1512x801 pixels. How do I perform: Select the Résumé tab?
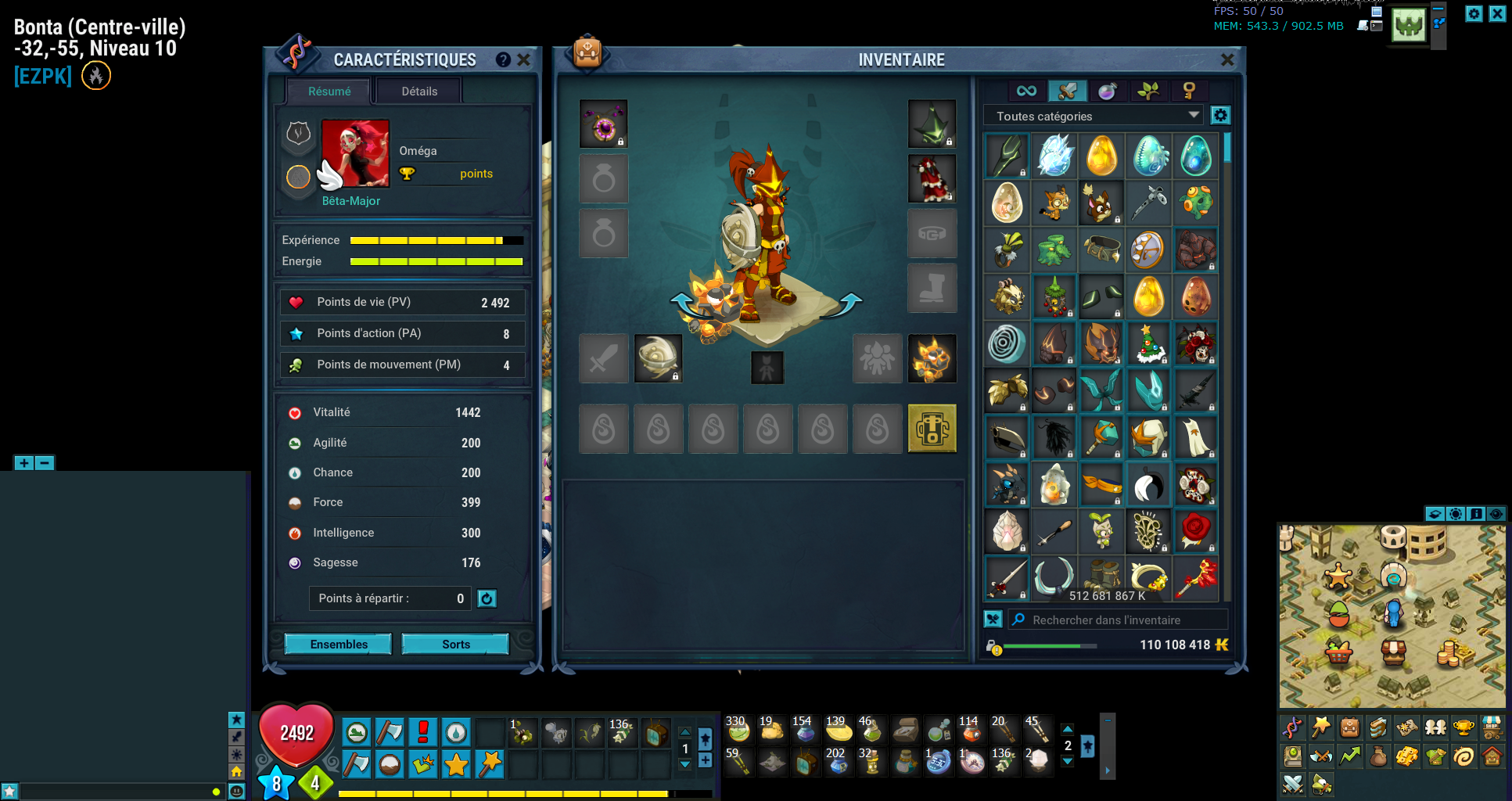pyautogui.click(x=329, y=92)
